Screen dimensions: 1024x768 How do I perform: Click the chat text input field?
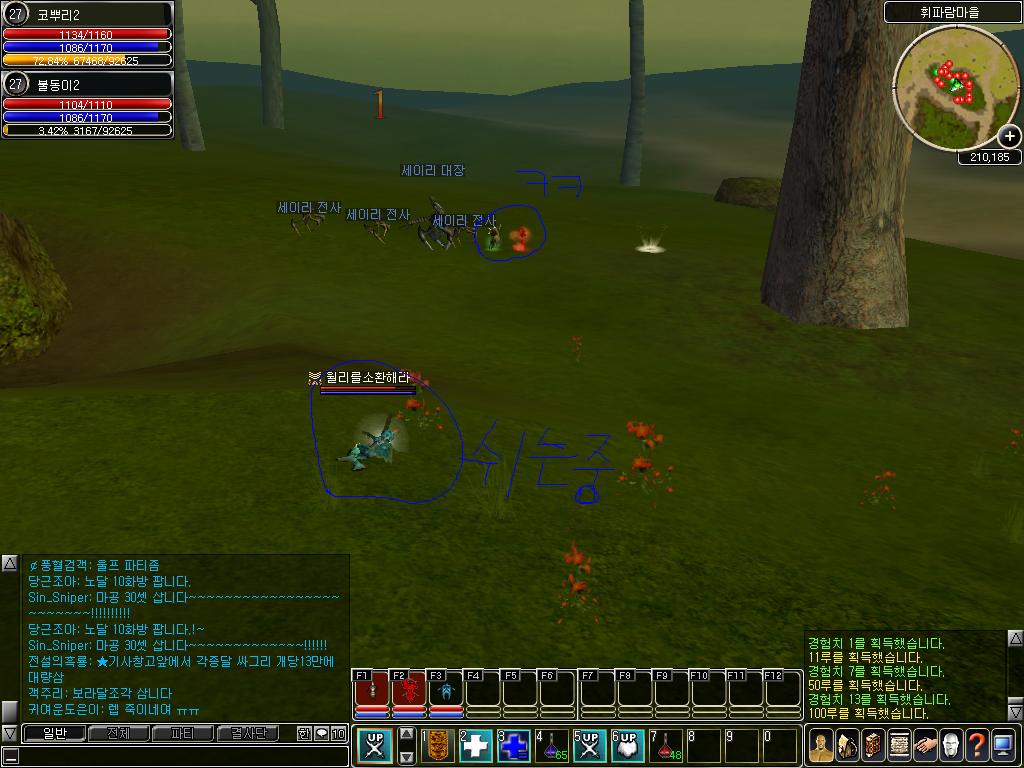coord(180,756)
